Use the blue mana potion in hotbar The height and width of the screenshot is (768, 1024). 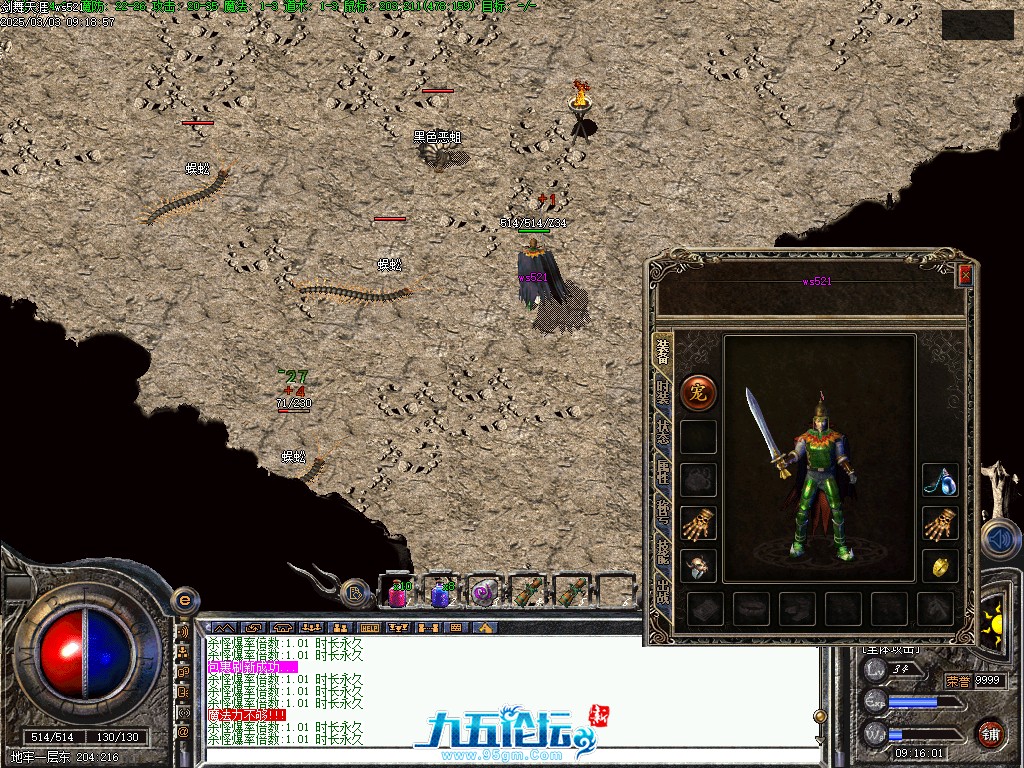click(440, 594)
